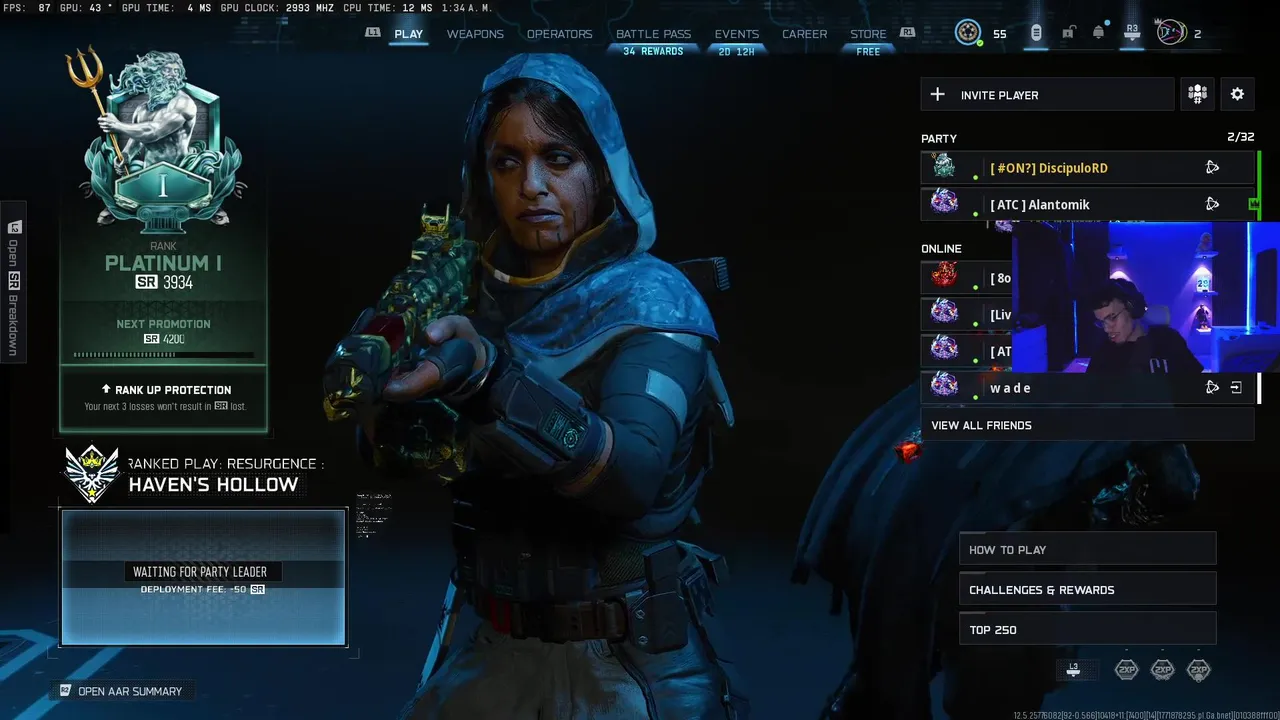Go to the Events tab
This screenshot has height=720, width=1280.
coord(736,34)
